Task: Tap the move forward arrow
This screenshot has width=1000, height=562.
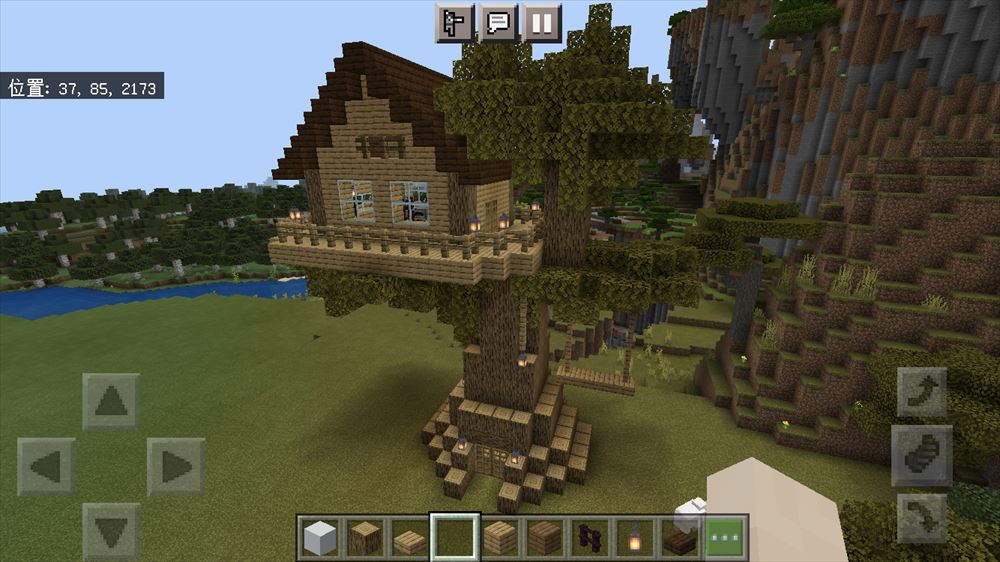Action: tap(111, 402)
